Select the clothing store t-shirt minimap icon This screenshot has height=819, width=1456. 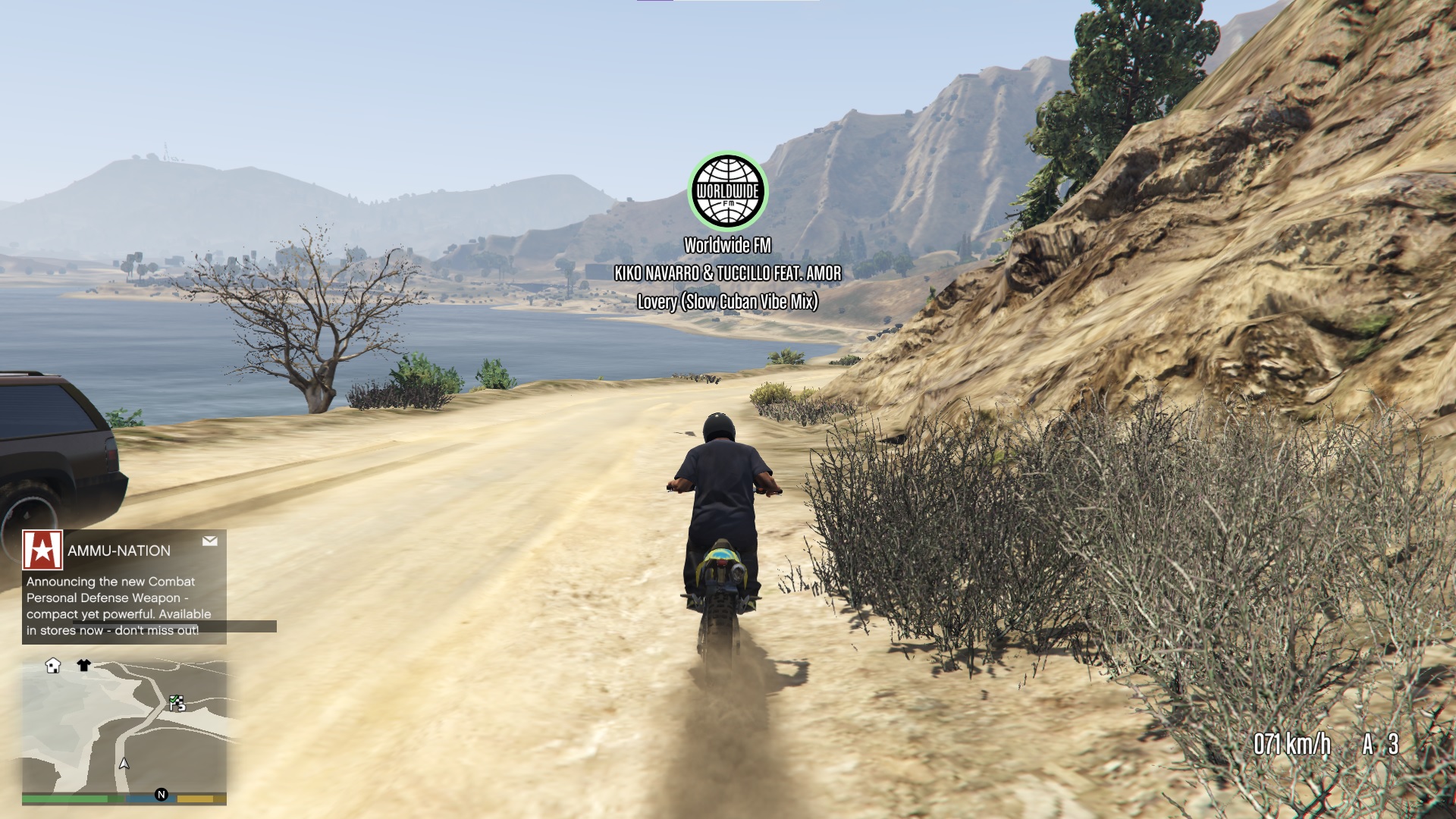[x=83, y=664]
